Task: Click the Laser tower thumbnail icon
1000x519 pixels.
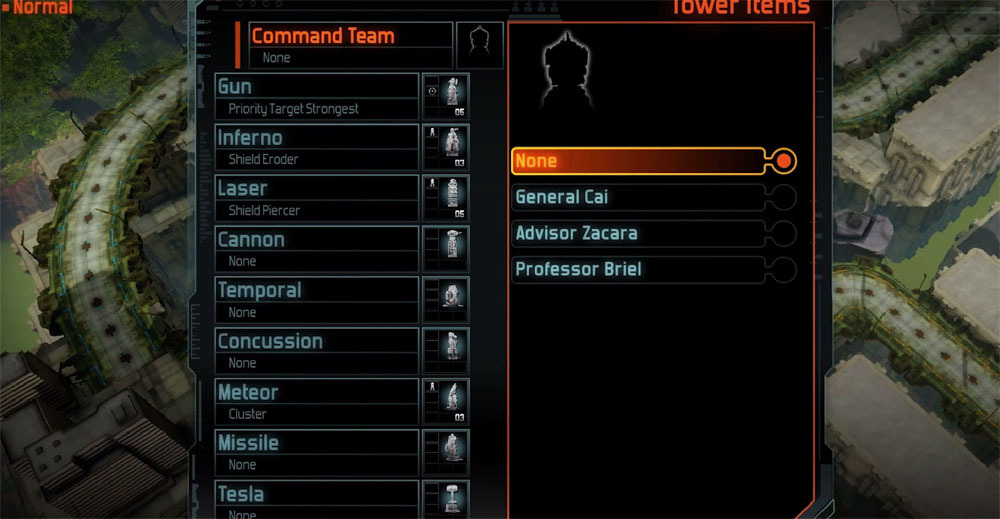Action: pyautogui.click(x=448, y=198)
